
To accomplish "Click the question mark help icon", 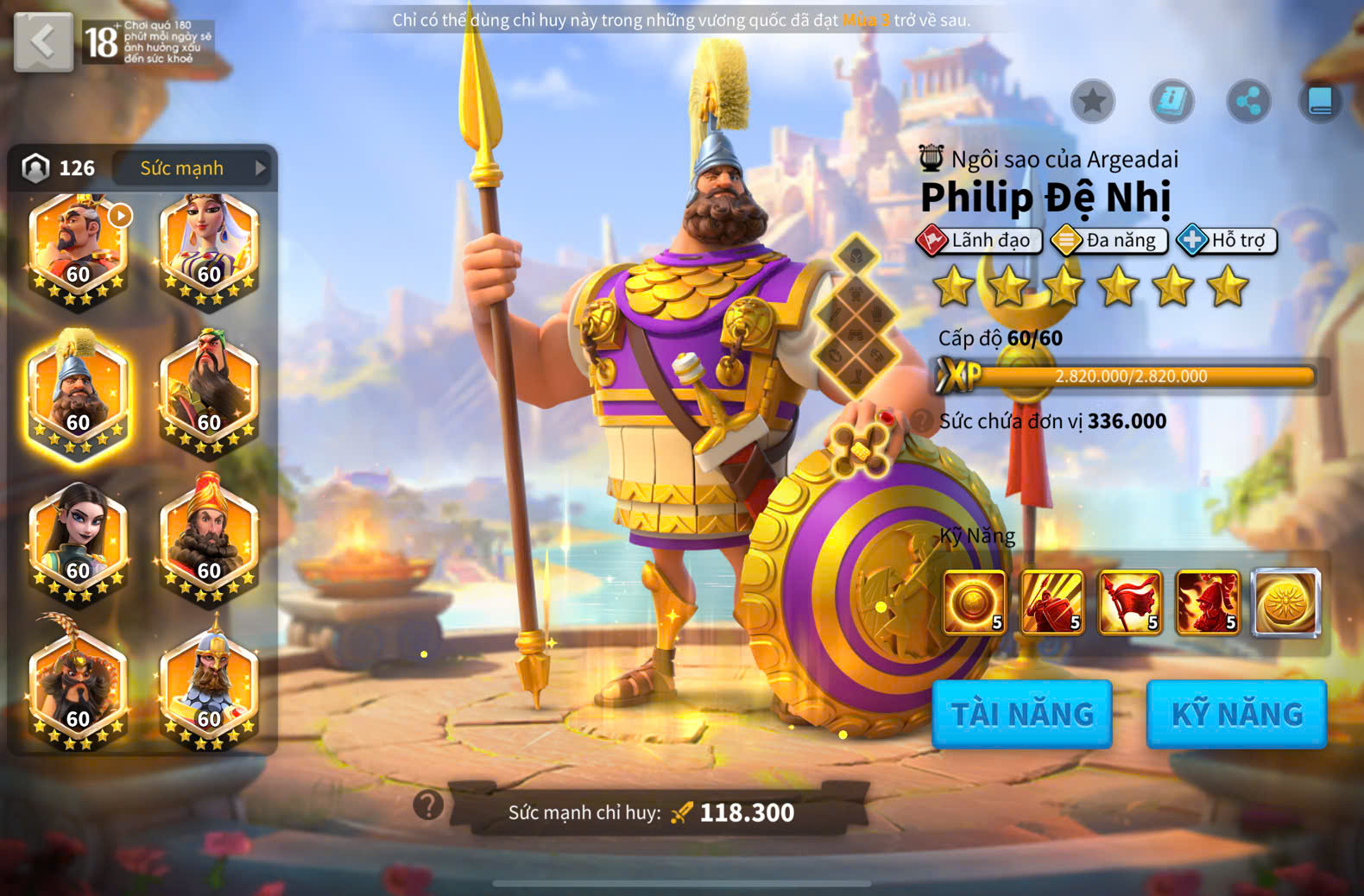I will point(428,805).
